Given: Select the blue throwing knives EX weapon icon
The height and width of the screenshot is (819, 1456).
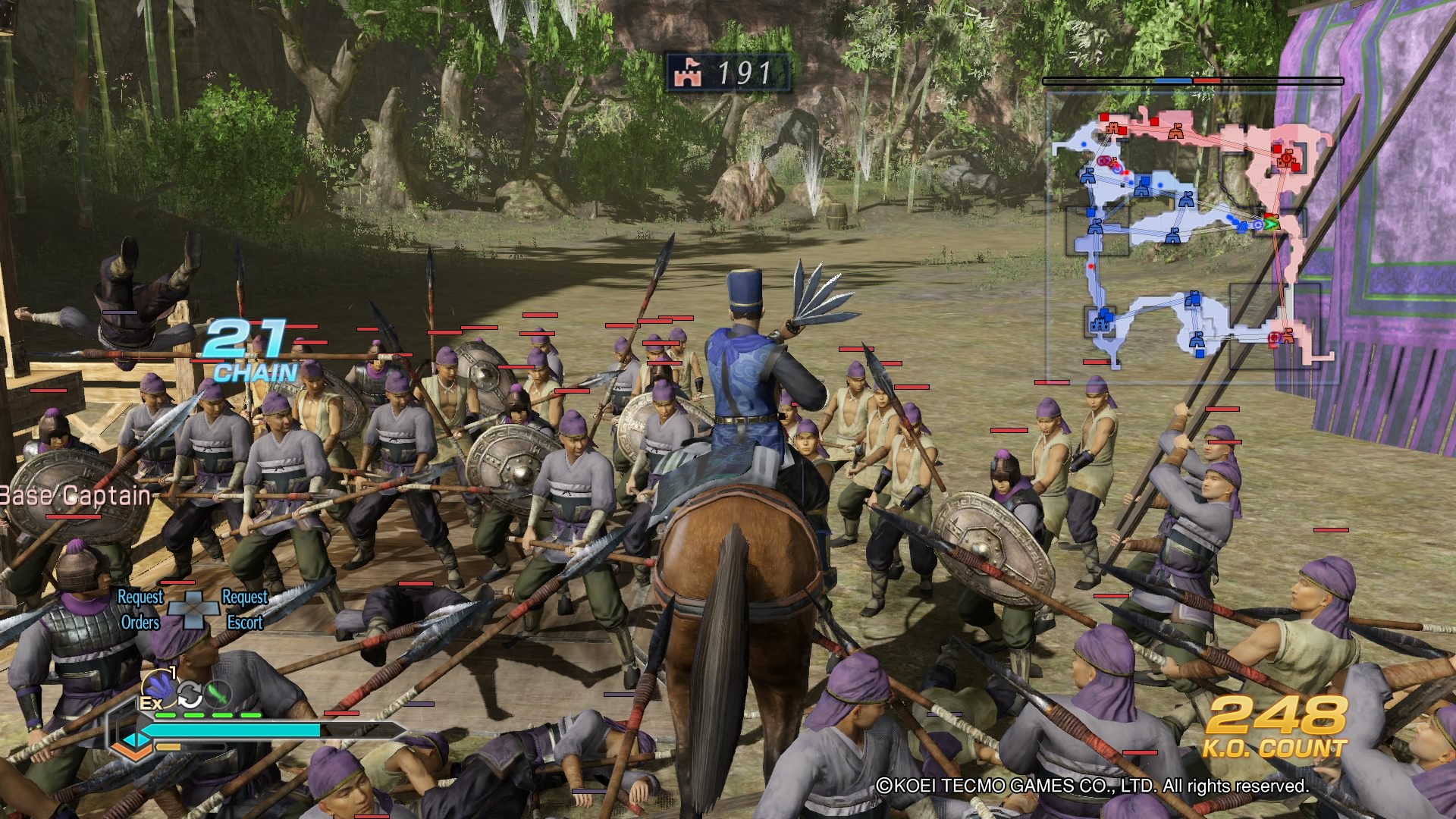Looking at the screenshot, I should pos(158,687).
